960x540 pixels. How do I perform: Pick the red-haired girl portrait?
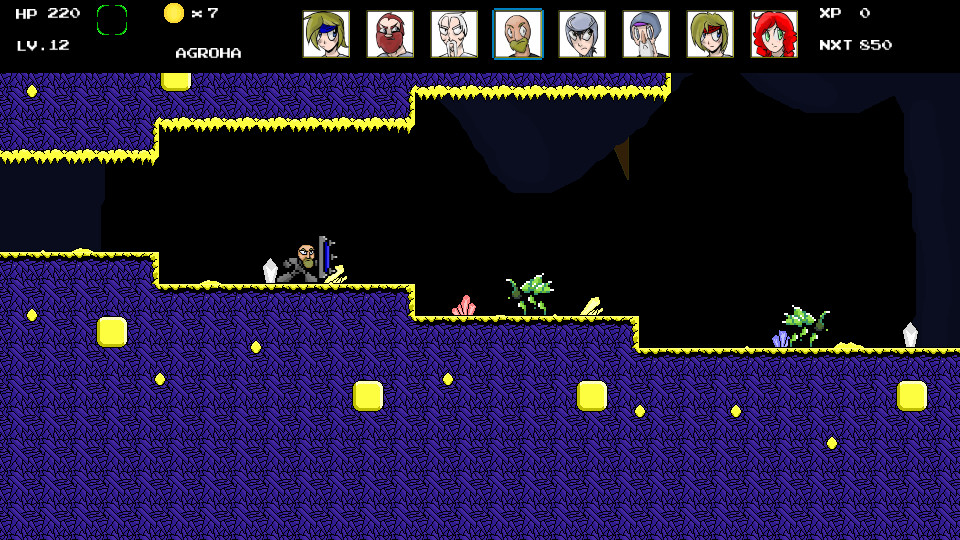point(774,35)
